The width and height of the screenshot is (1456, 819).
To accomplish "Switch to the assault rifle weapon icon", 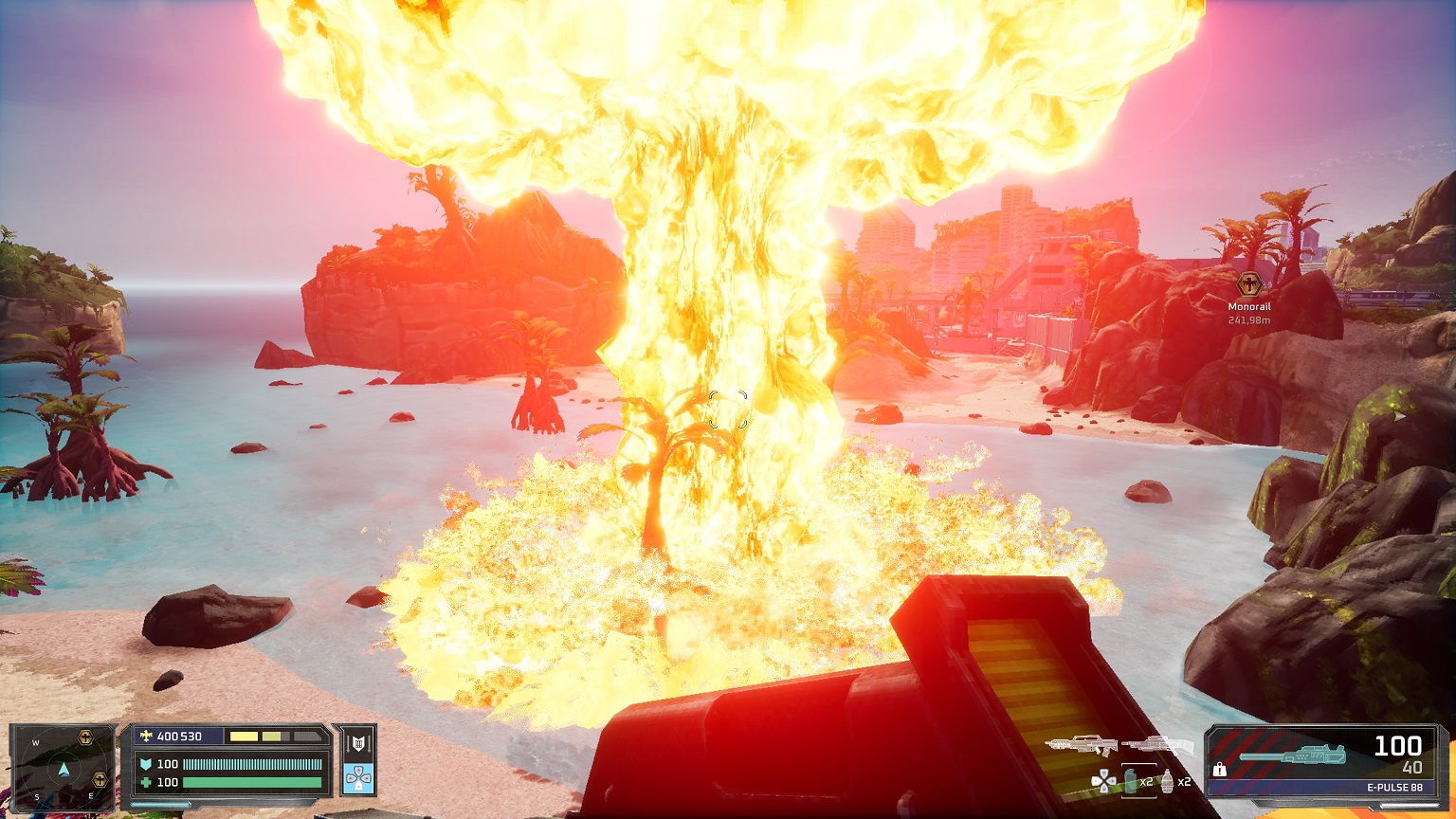I will point(1082,747).
